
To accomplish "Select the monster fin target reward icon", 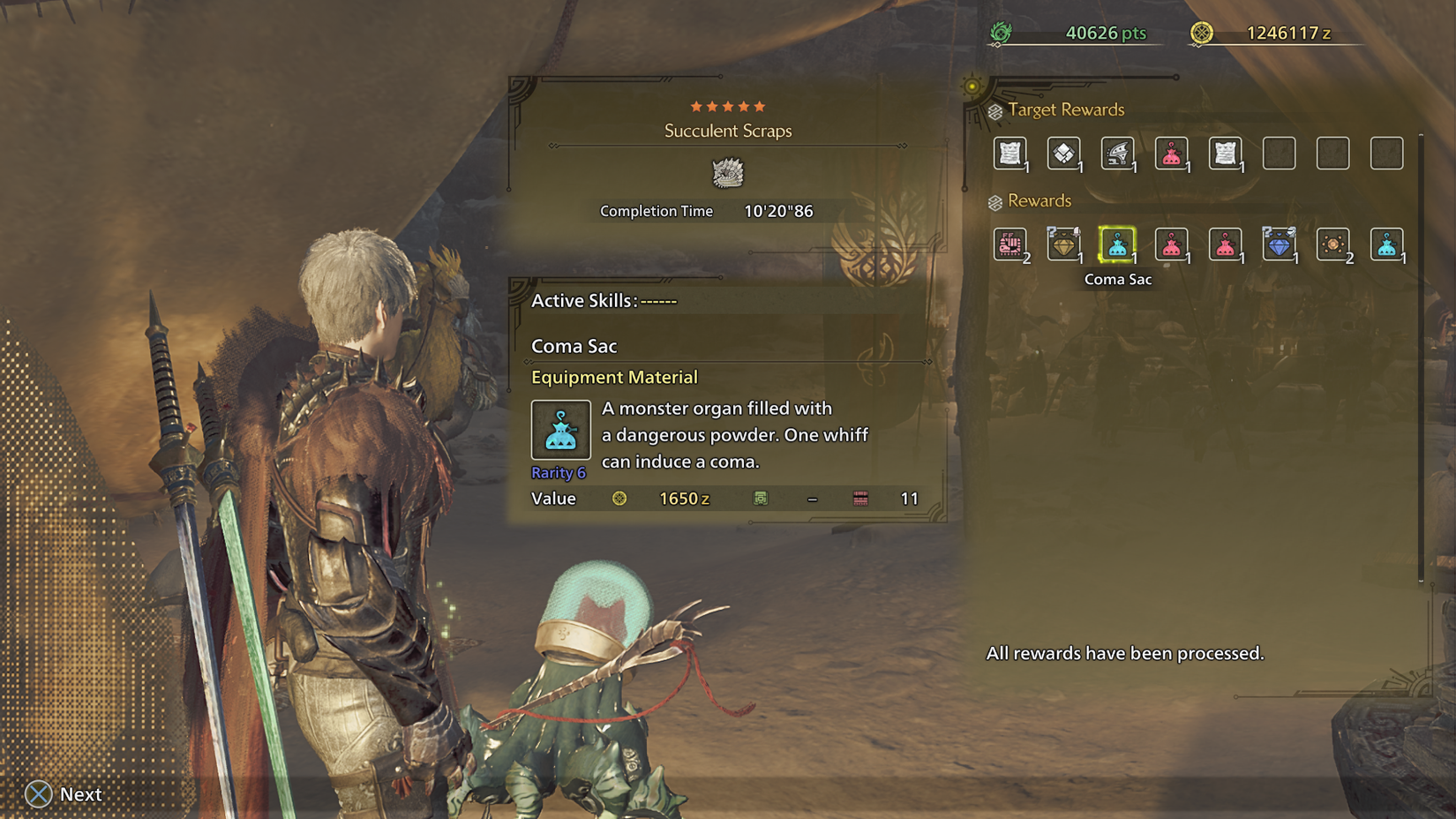I will (x=1119, y=152).
